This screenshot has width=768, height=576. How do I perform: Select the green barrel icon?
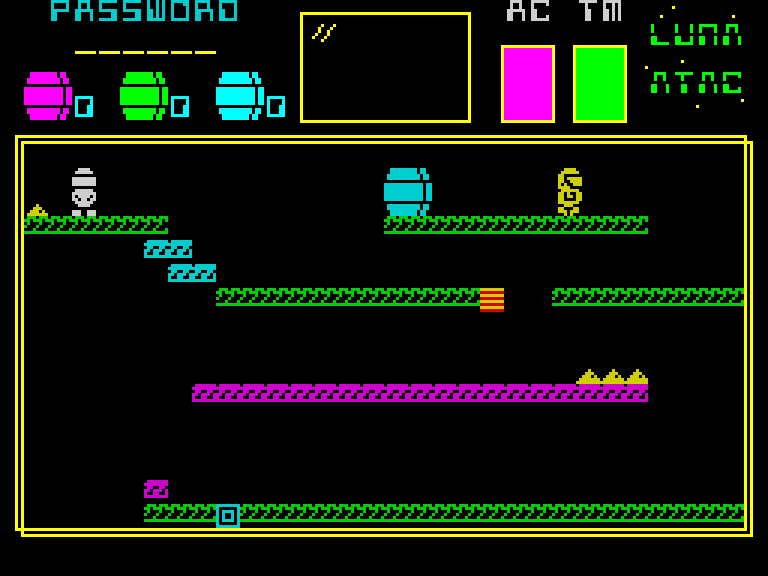[143, 96]
